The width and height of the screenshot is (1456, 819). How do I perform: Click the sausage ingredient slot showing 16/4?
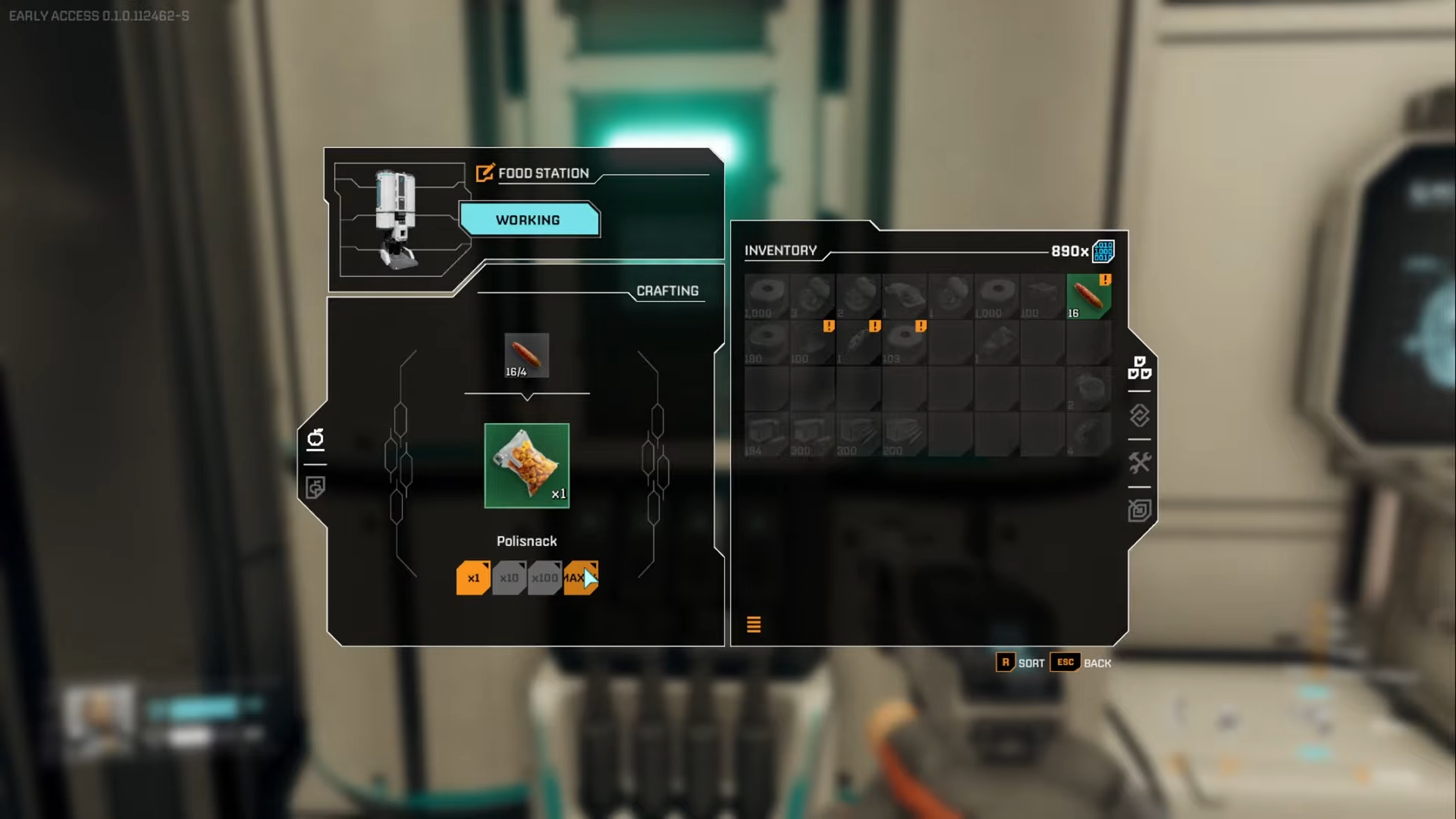(x=526, y=355)
